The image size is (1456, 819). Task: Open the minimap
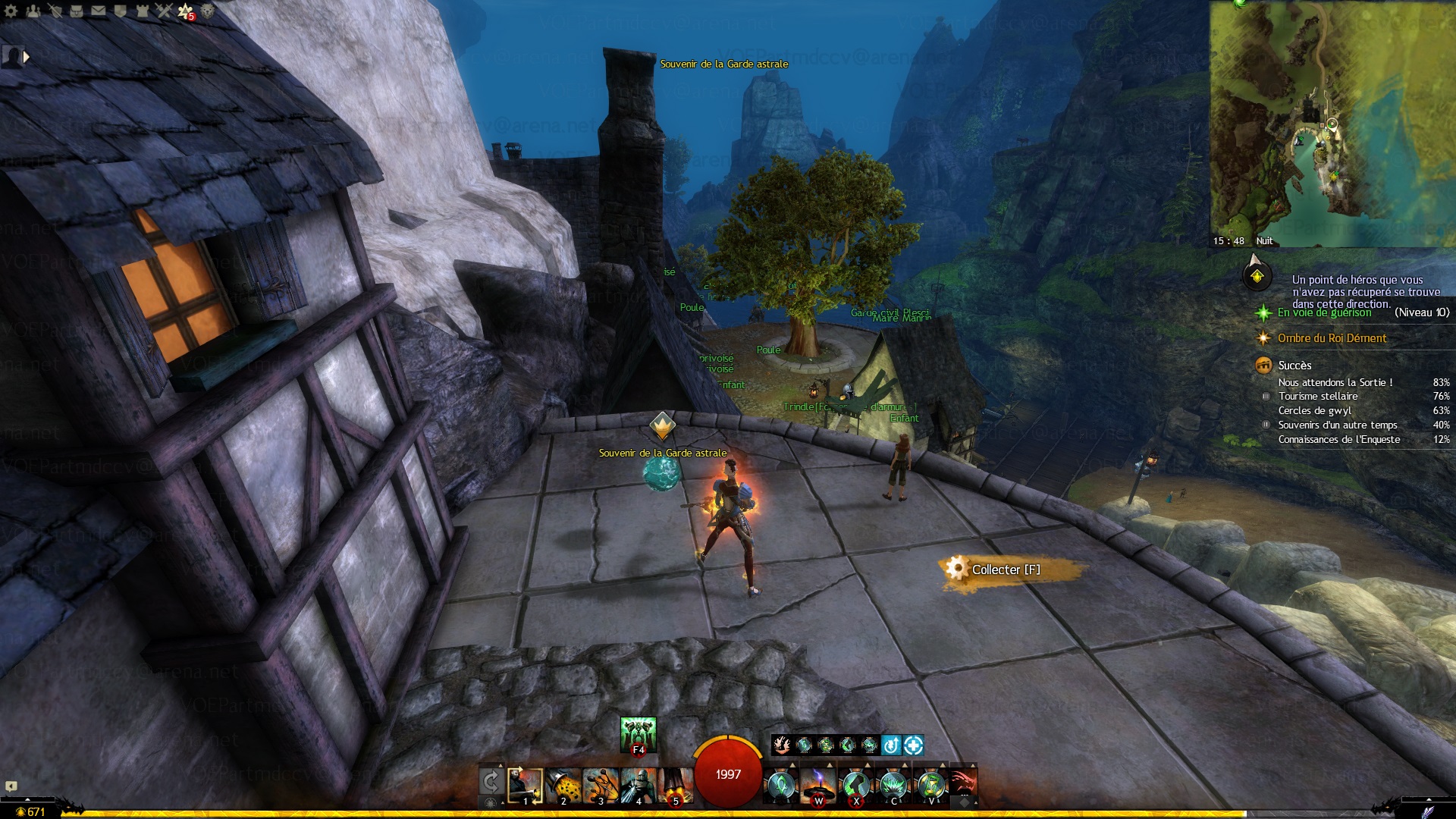click(x=1332, y=121)
